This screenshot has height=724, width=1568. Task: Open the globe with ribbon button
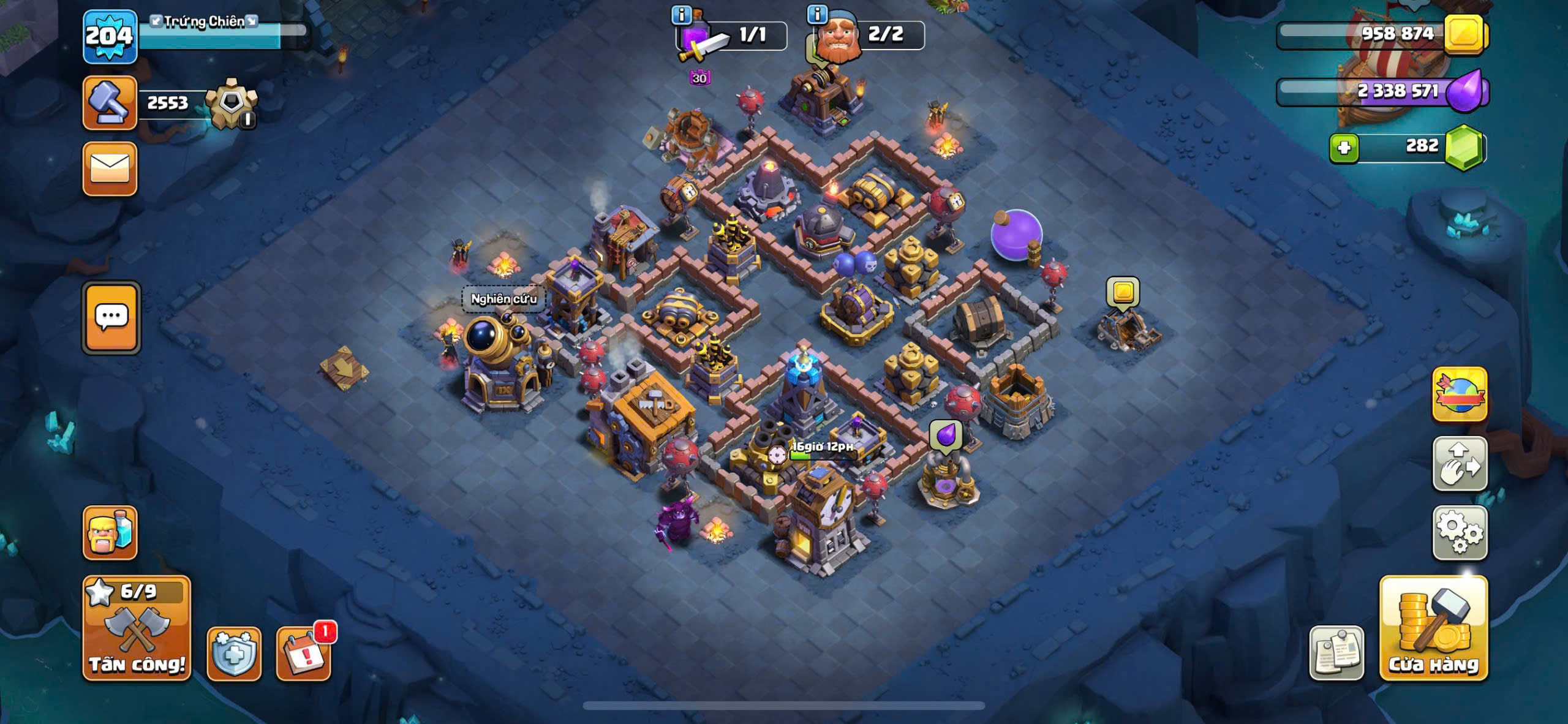click(1460, 394)
